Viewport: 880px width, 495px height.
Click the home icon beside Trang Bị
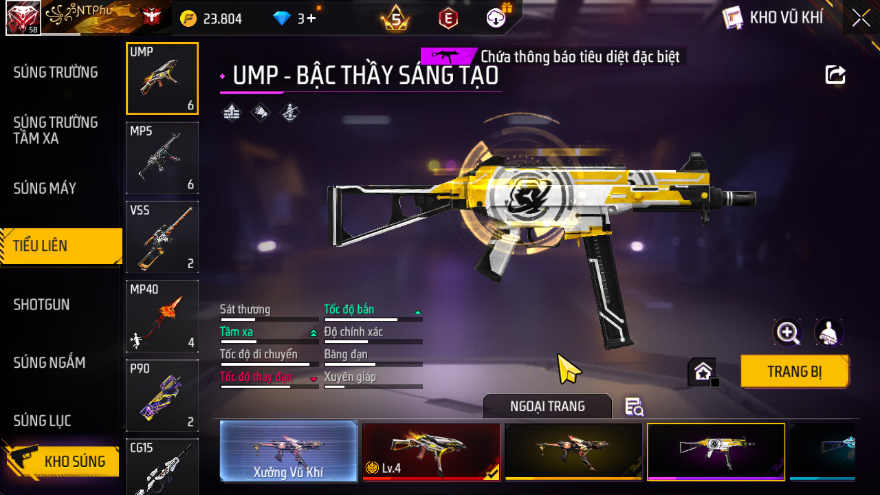(703, 372)
